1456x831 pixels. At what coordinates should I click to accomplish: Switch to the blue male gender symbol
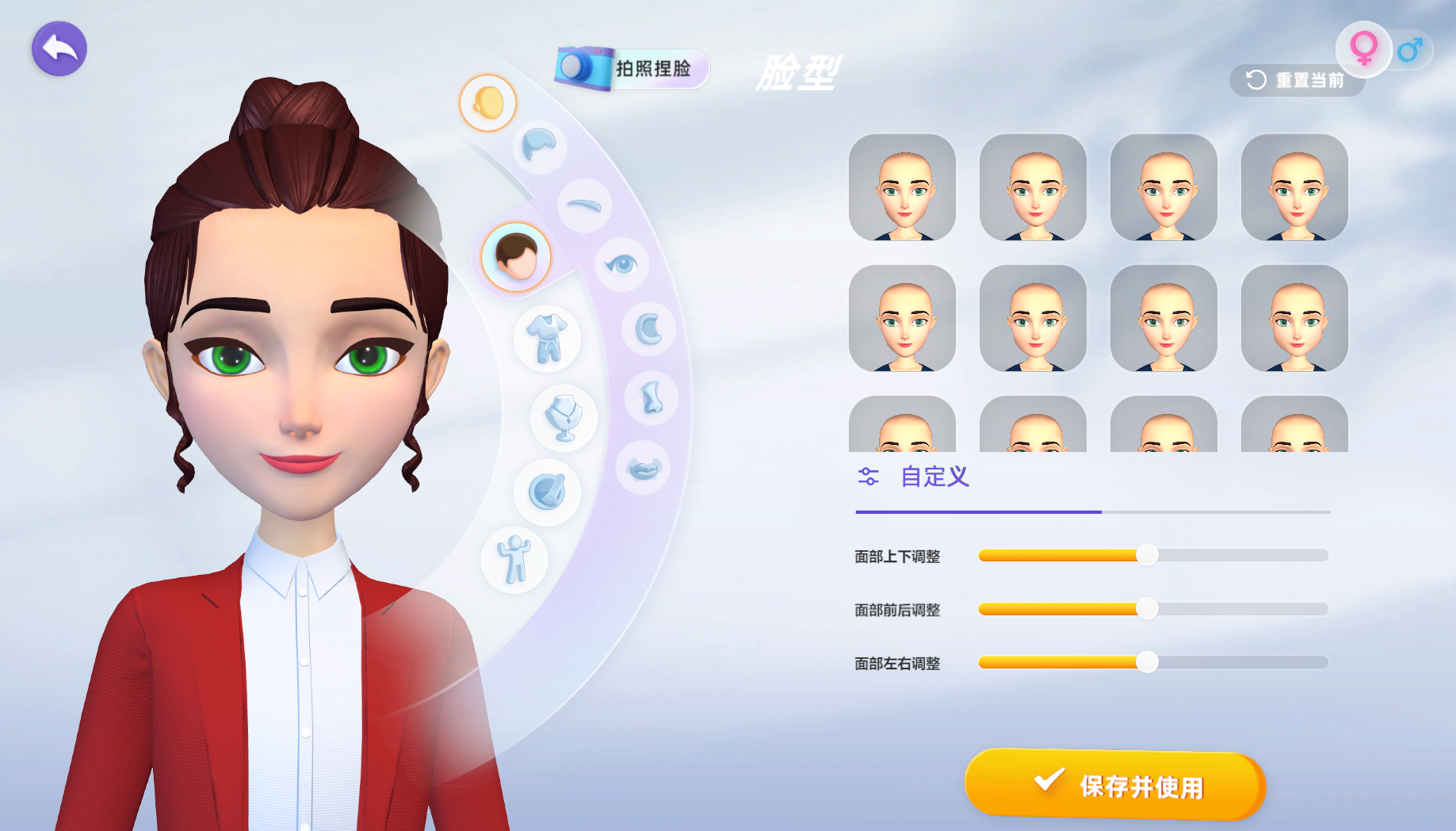pos(1410,51)
